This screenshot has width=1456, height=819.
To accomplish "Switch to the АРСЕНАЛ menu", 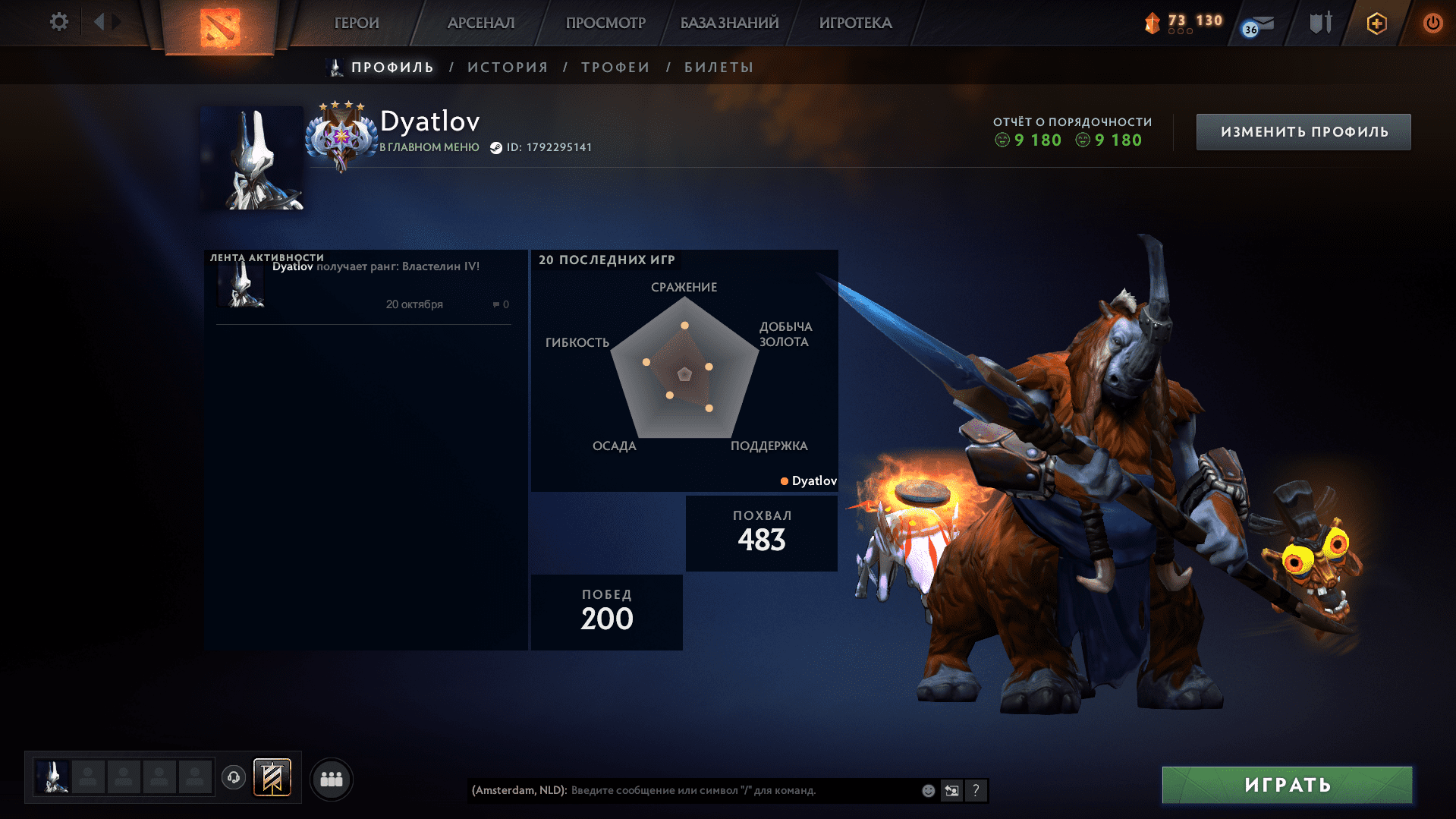I will click(480, 23).
